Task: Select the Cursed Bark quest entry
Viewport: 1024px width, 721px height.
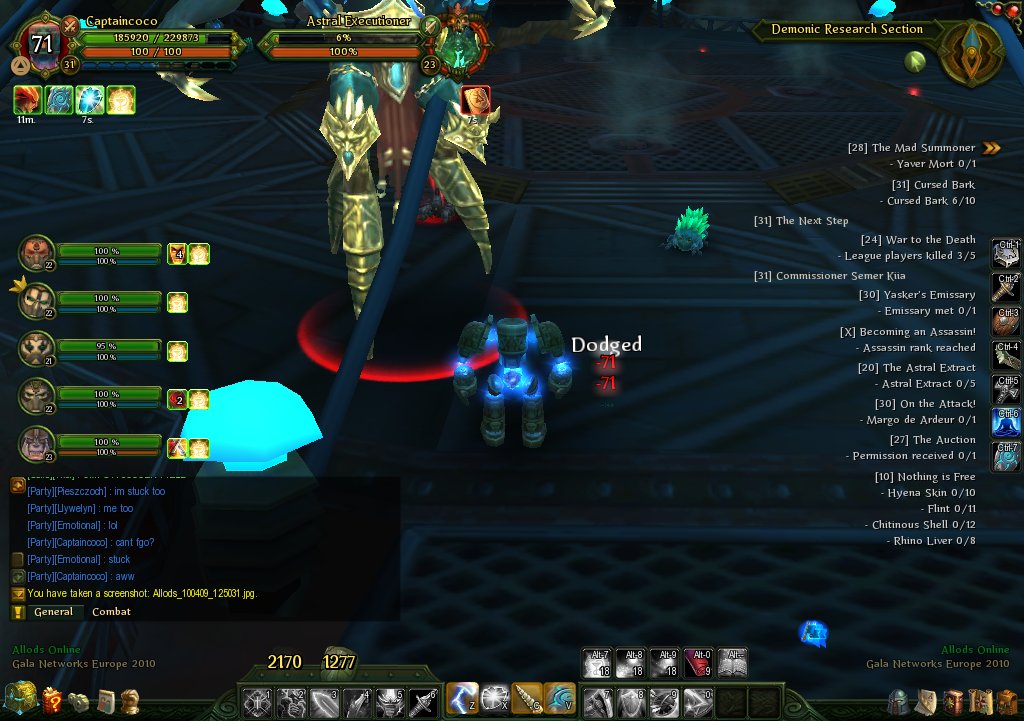Action: 932,185
